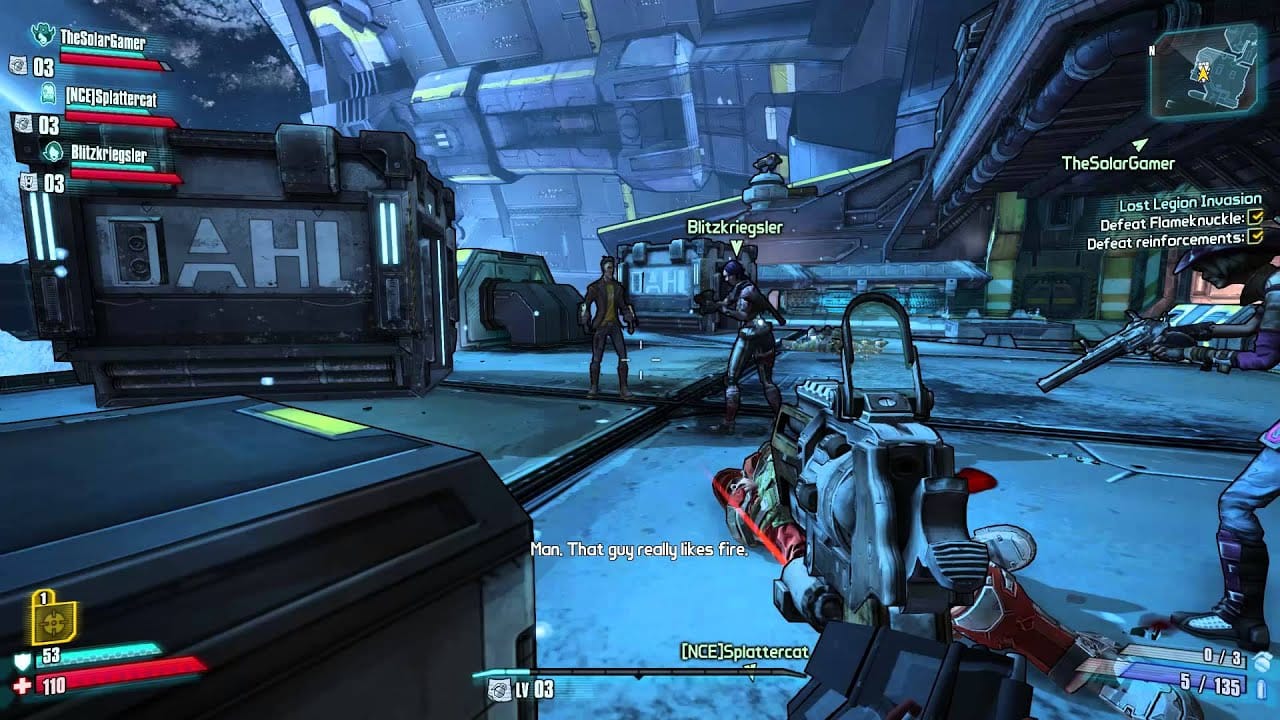Click [NCE]Splattercat's ghost class icon

pos(48,95)
